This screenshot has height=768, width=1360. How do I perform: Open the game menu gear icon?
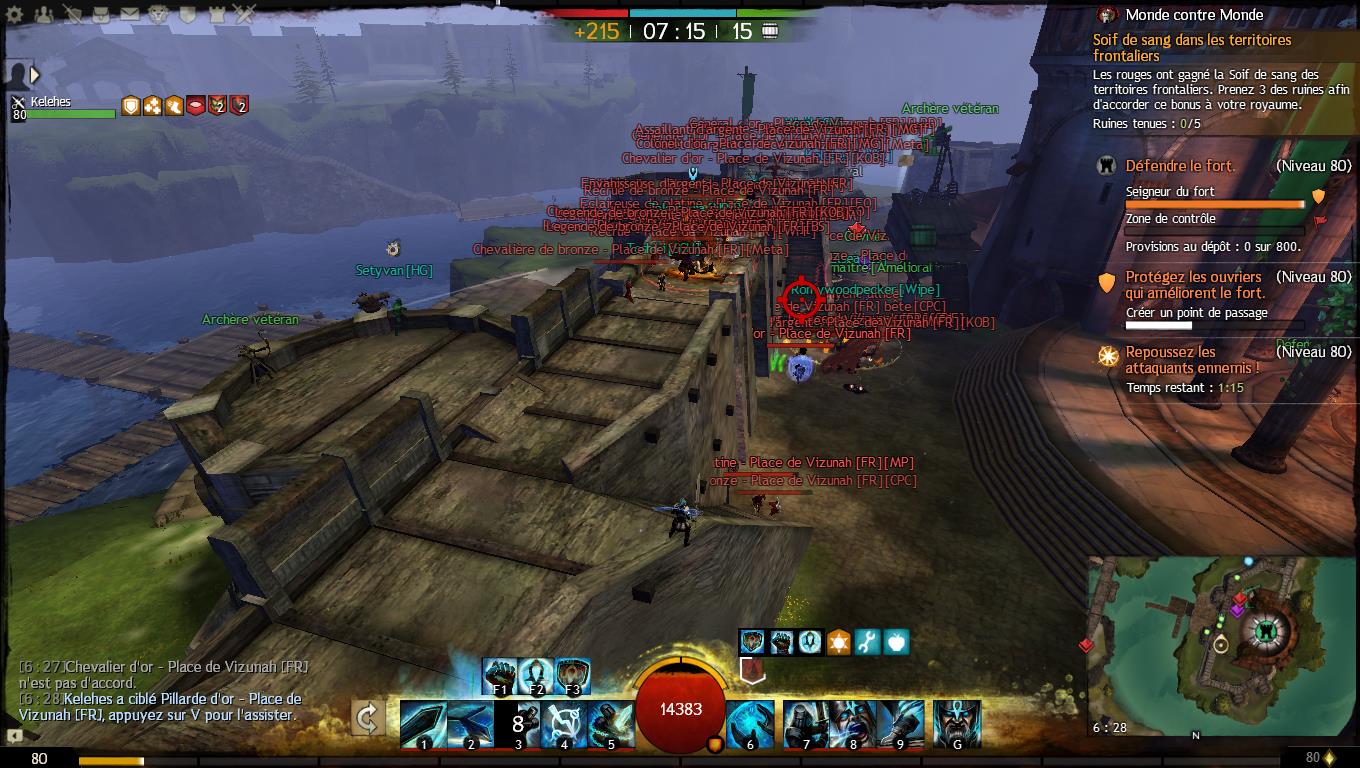15,14
